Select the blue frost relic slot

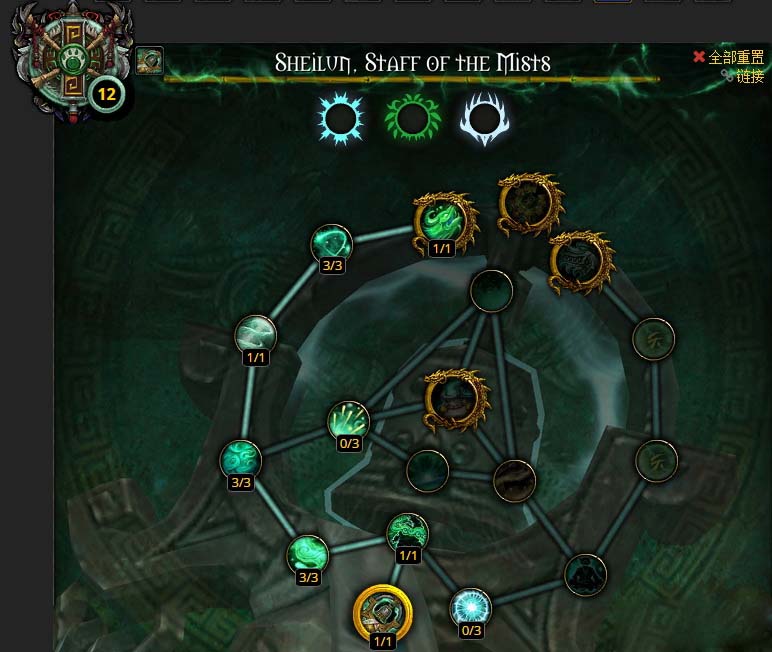[x=340, y=120]
